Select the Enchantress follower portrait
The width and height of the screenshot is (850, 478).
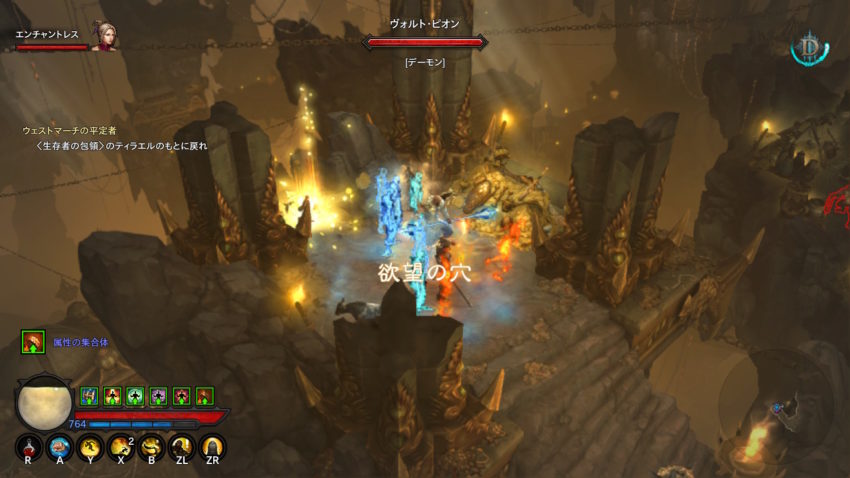pos(104,37)
